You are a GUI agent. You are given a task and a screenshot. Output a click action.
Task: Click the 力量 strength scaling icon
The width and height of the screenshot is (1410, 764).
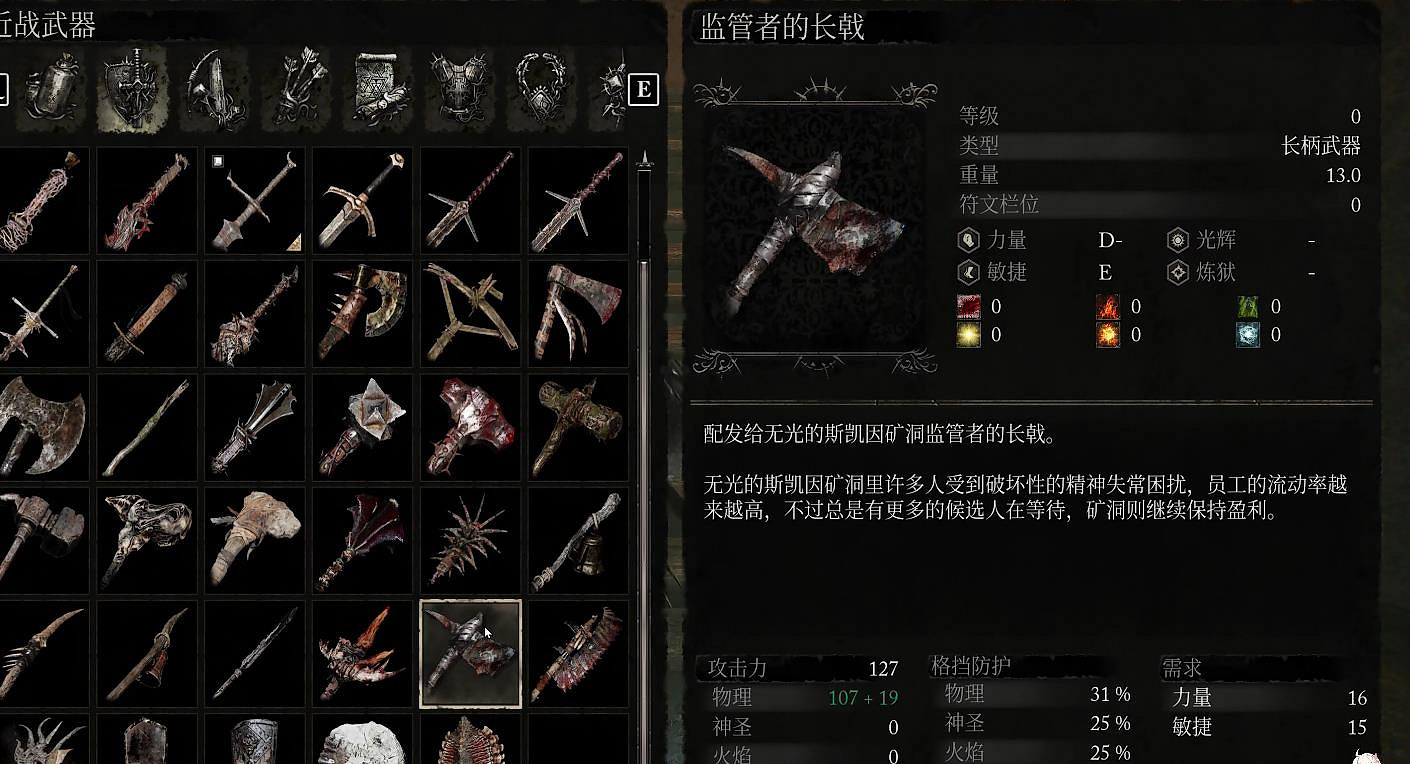pos(967,240)
